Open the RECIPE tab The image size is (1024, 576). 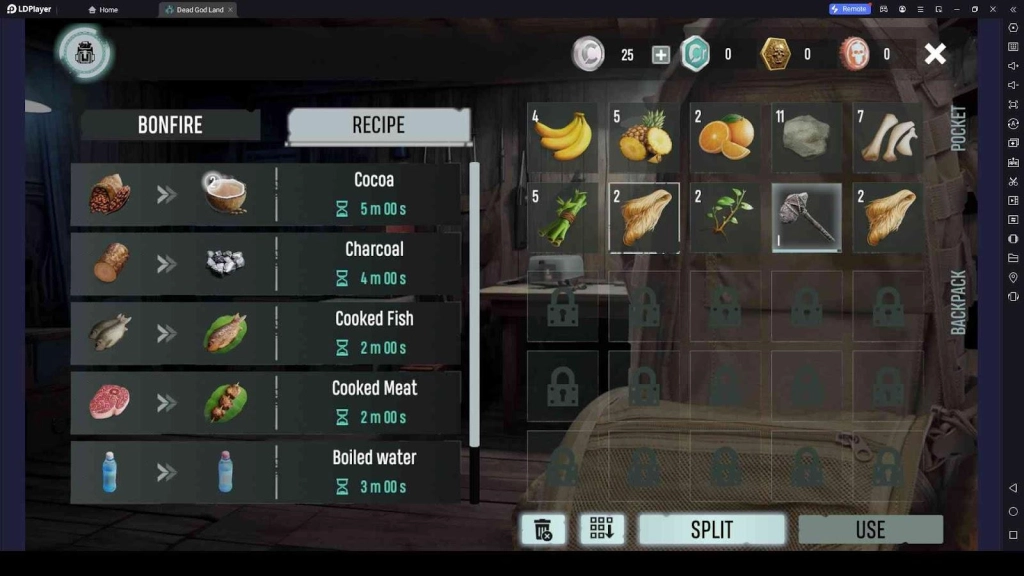click(378, 125)
